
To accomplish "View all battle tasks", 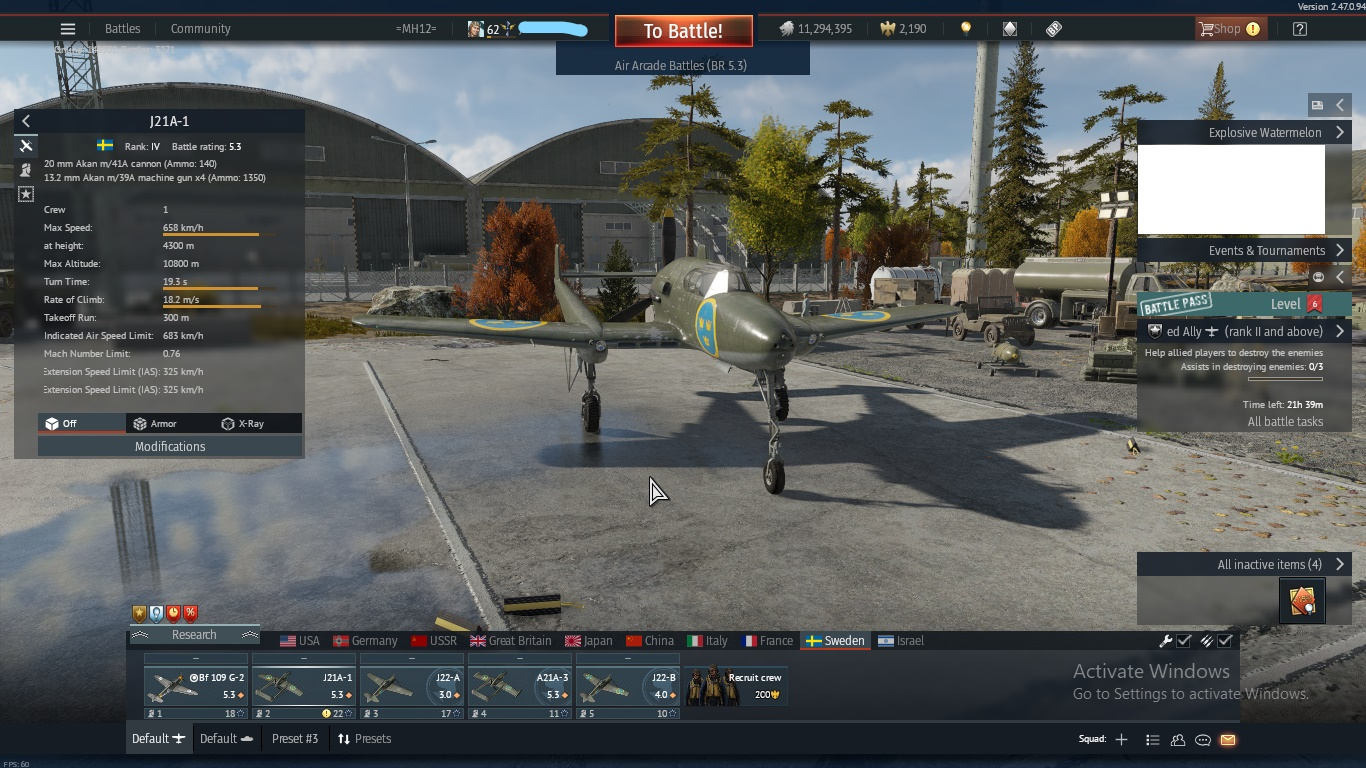I will pos(1285,422).
